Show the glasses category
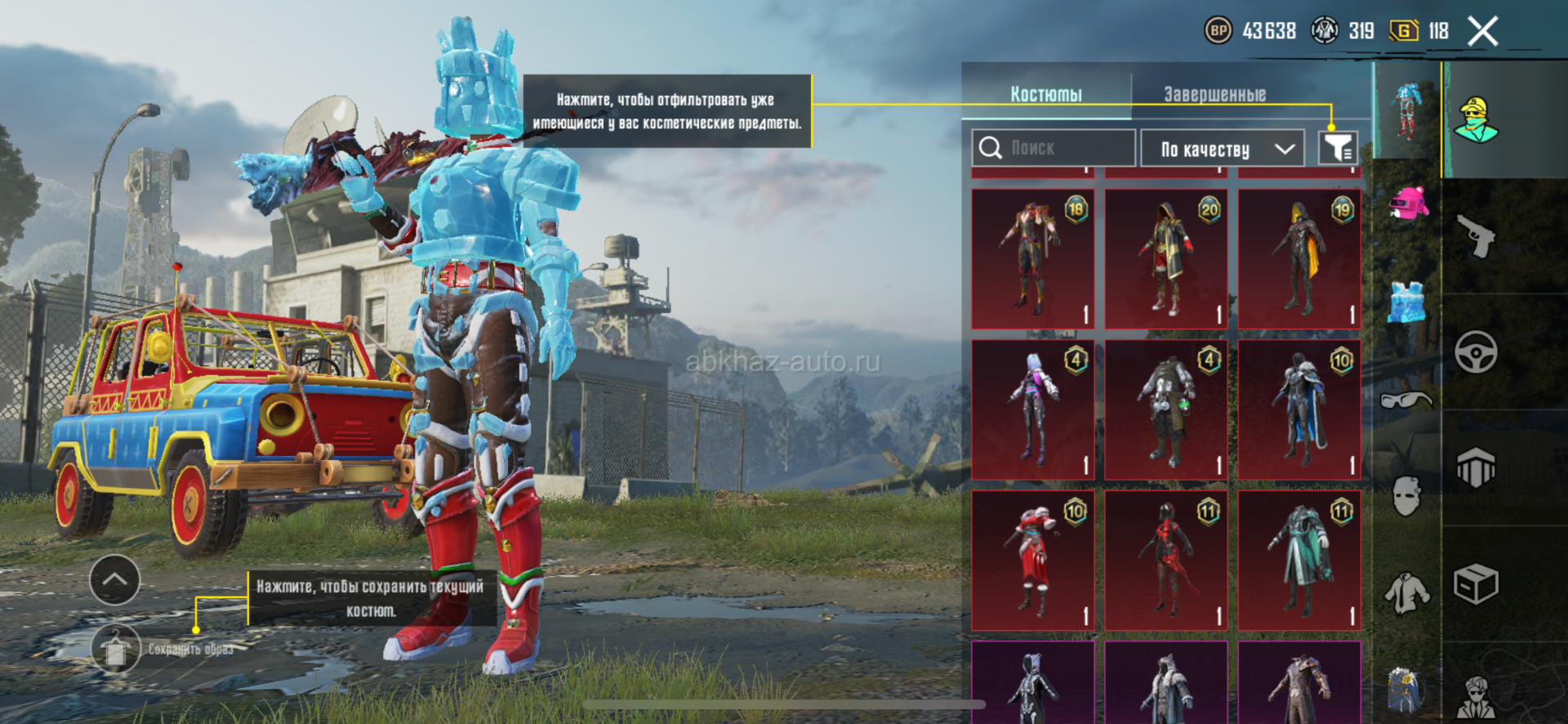This screenshot has width=1568, height=724. point(1406,400)
